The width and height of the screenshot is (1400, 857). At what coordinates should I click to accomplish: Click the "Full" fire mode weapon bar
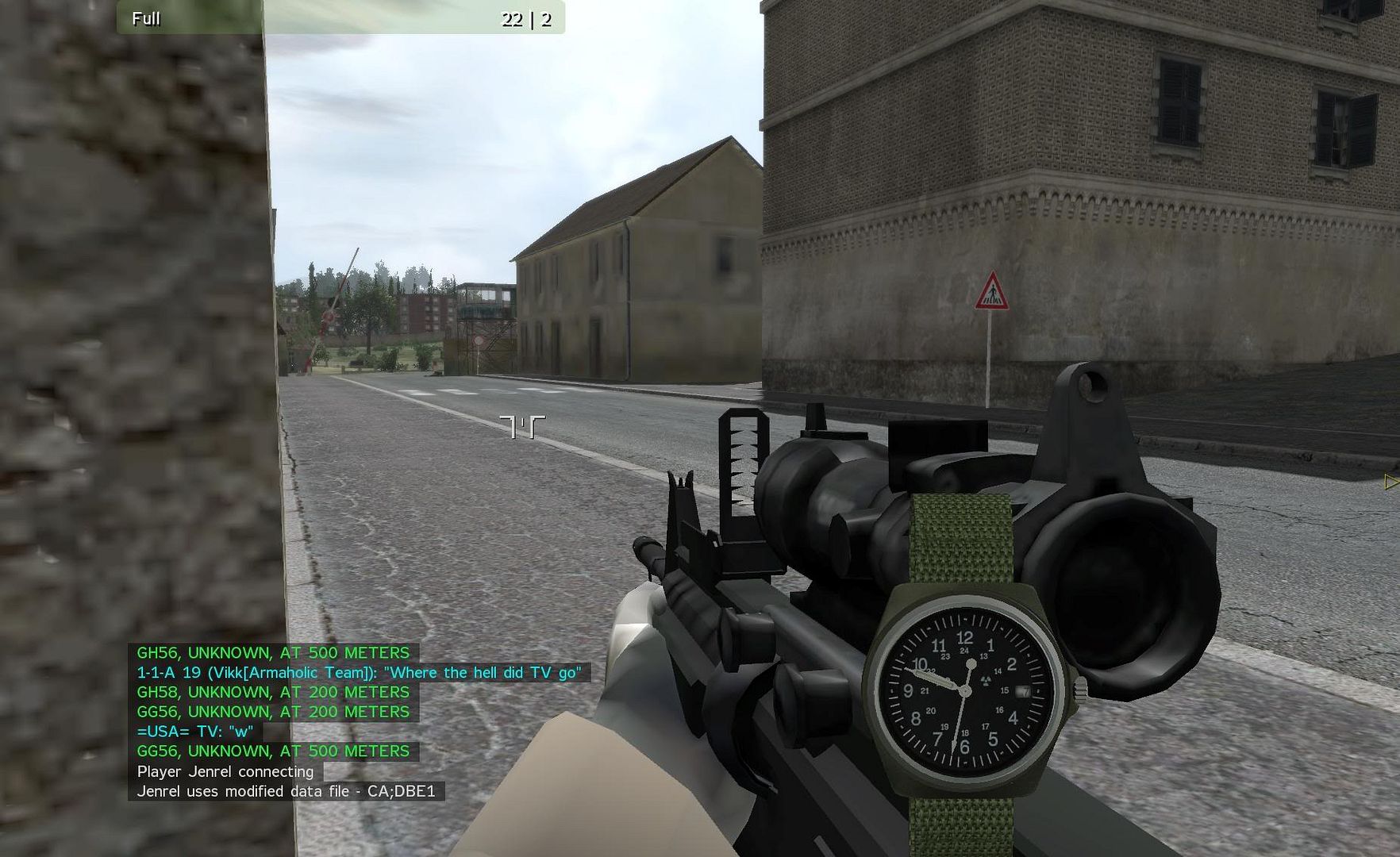(x=340, y=18)
